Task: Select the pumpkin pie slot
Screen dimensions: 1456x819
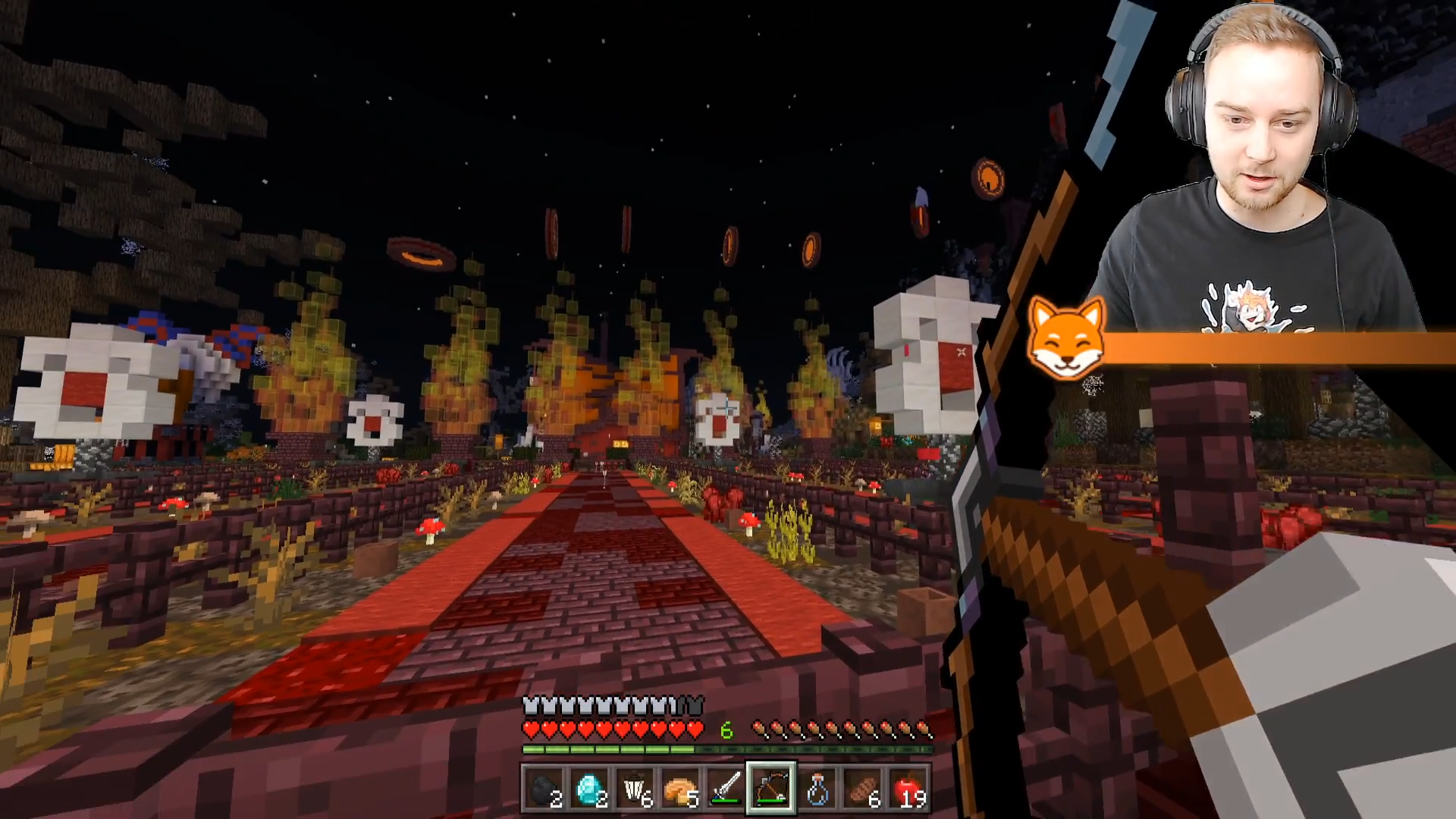Action: point(680,789)
